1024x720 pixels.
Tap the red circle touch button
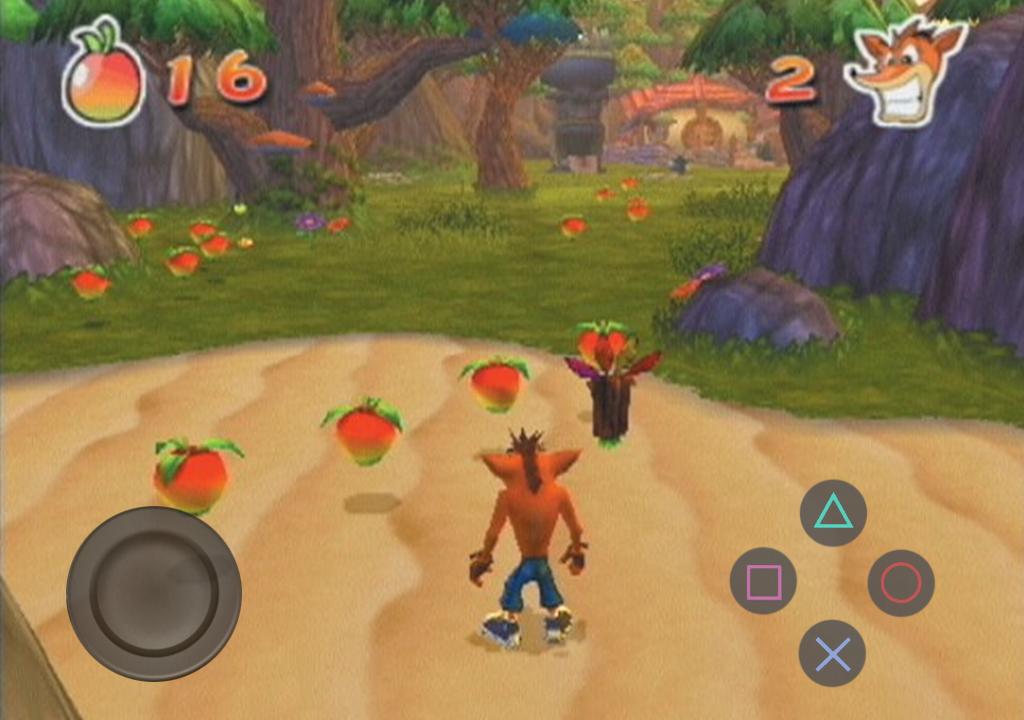tap(901, 582)
